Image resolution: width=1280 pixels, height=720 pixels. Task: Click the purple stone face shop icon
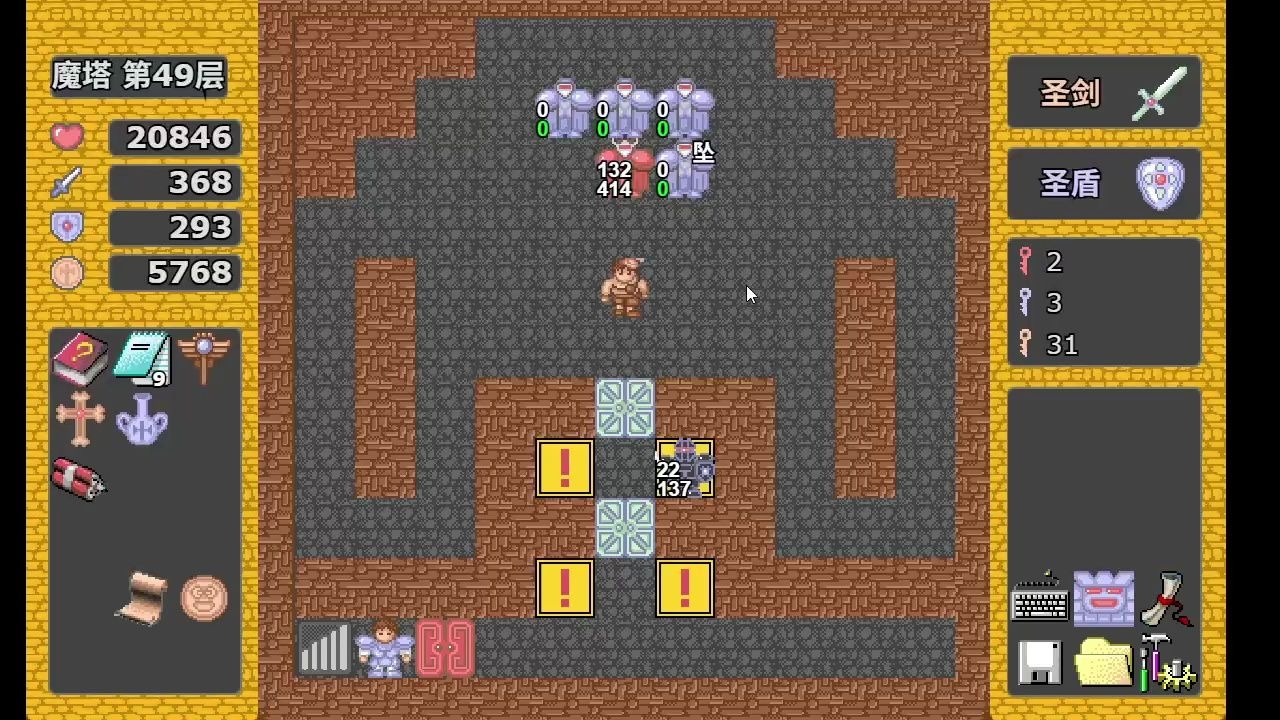tap(1103, 599)
